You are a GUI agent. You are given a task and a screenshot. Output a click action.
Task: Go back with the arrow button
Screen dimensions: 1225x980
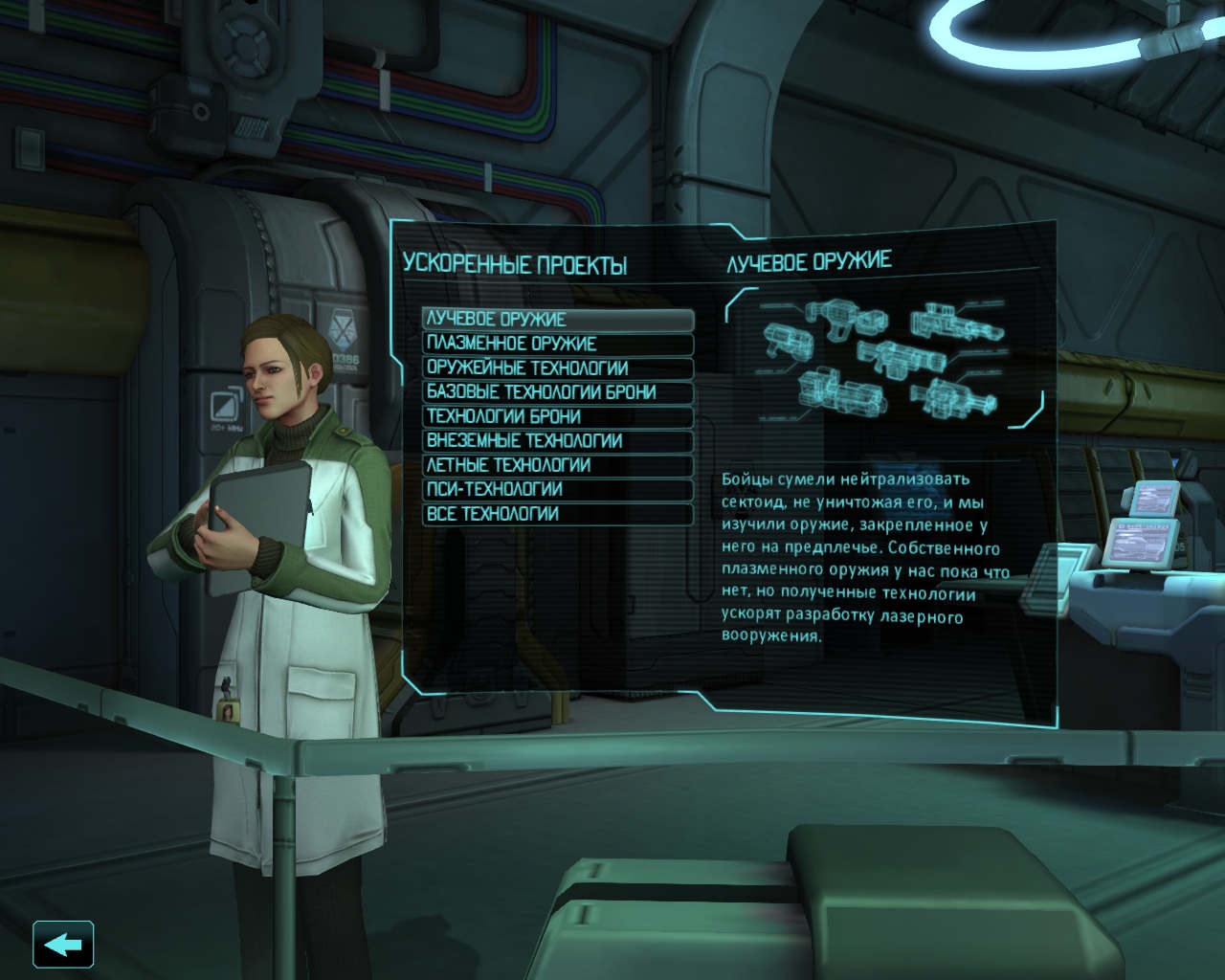pos(63,946)
